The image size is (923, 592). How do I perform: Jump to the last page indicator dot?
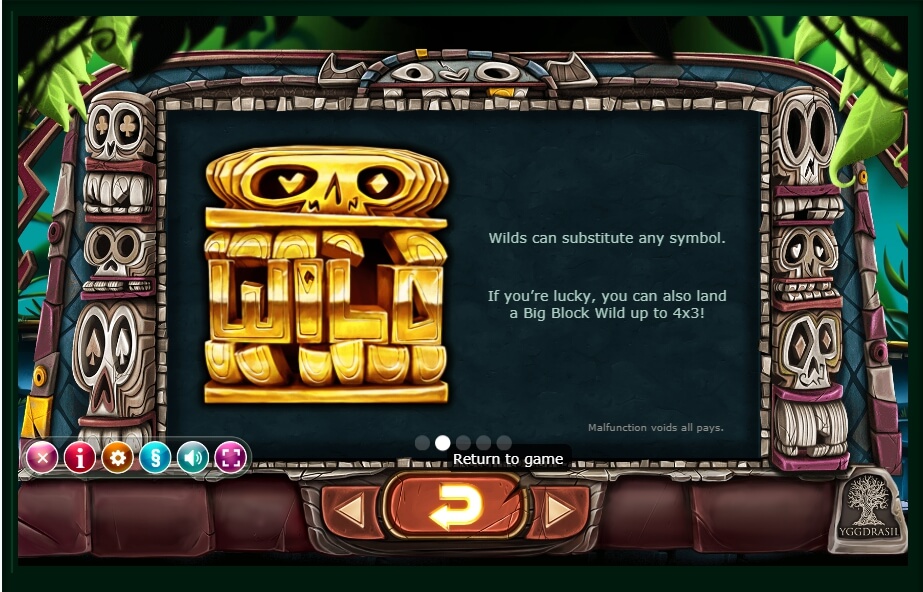coord(504,442)
